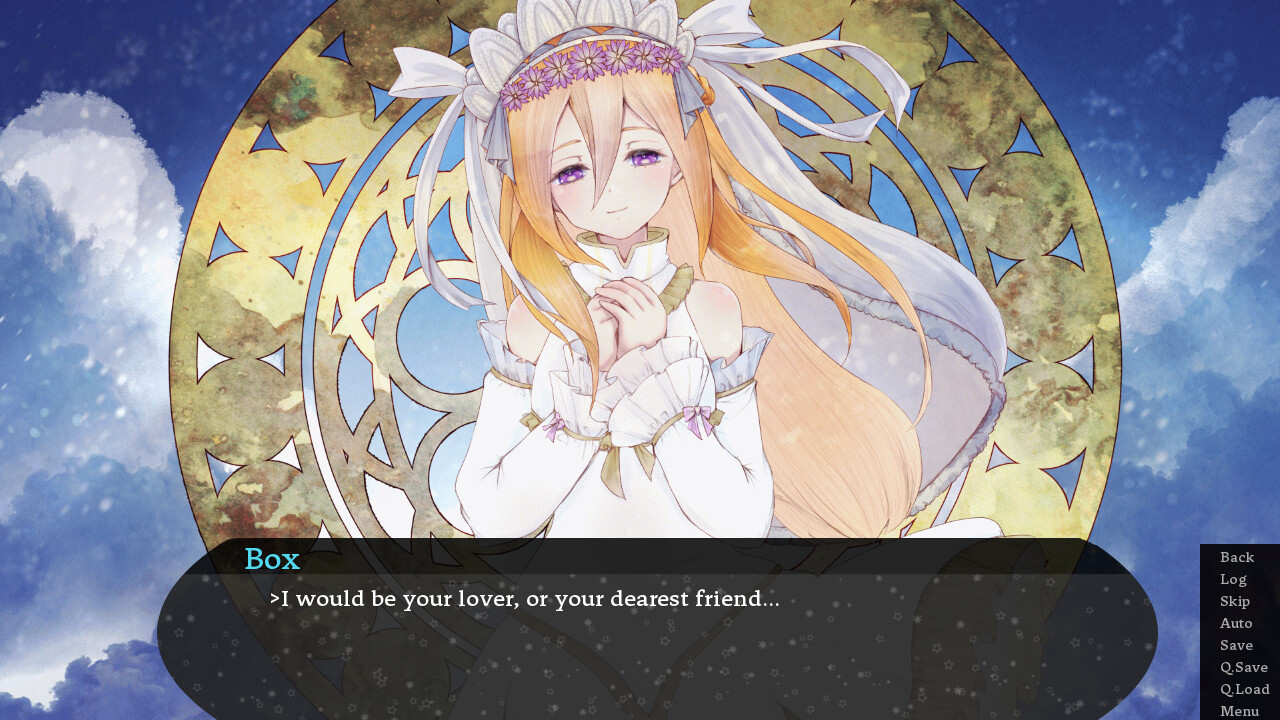The width and height of the screenshot is (1280, 720).
Task: Enable Skip mode
Action: point(1234,601)
